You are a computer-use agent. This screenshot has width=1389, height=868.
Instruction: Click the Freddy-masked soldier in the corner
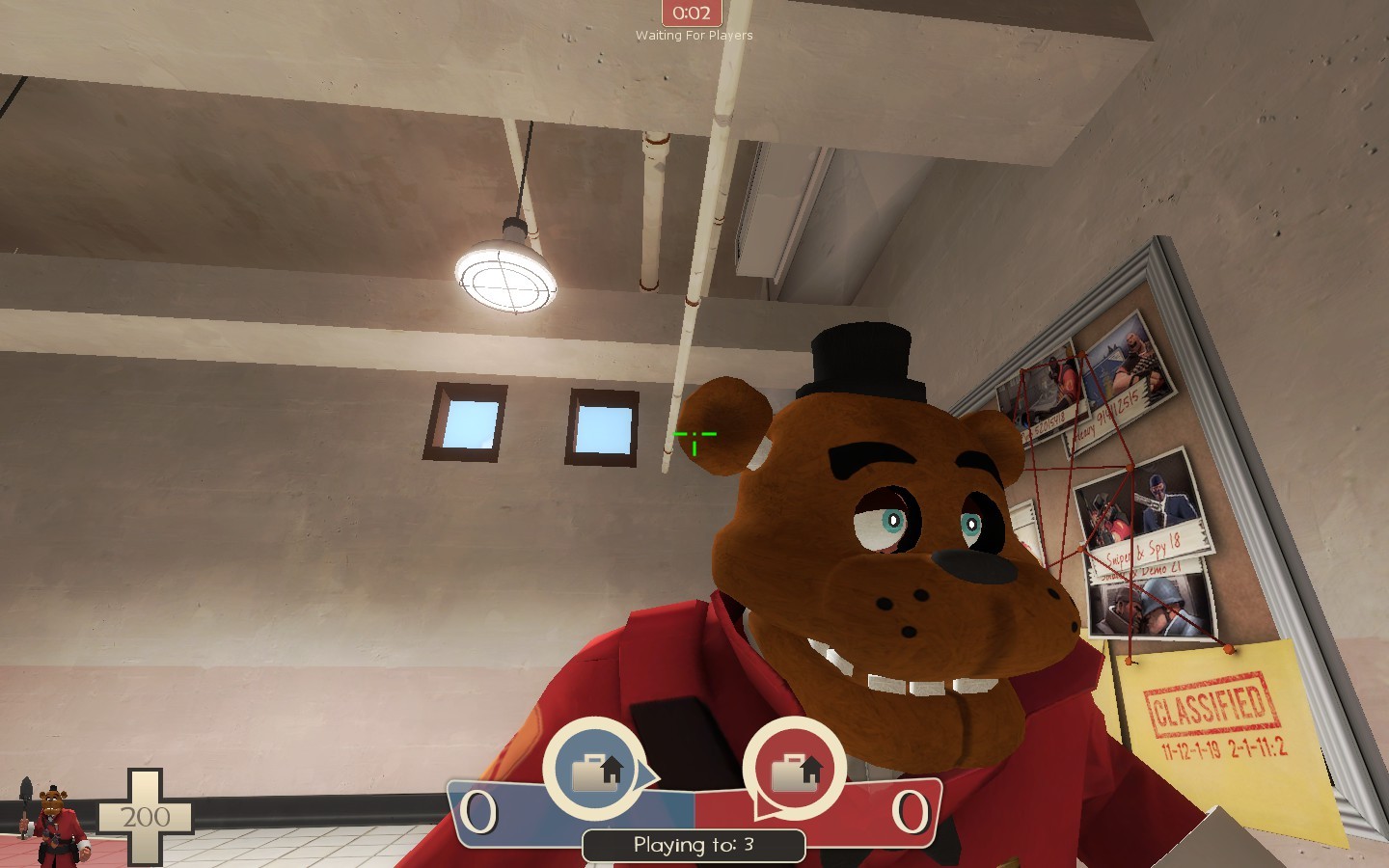[53, 820]
